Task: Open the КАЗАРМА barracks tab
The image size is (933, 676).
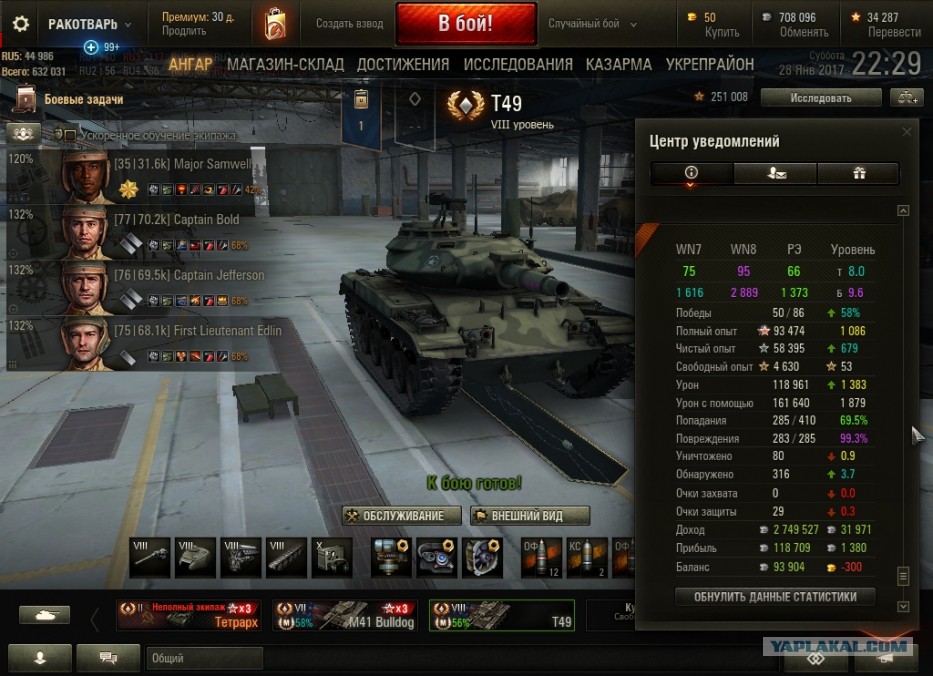Action: 618,64
